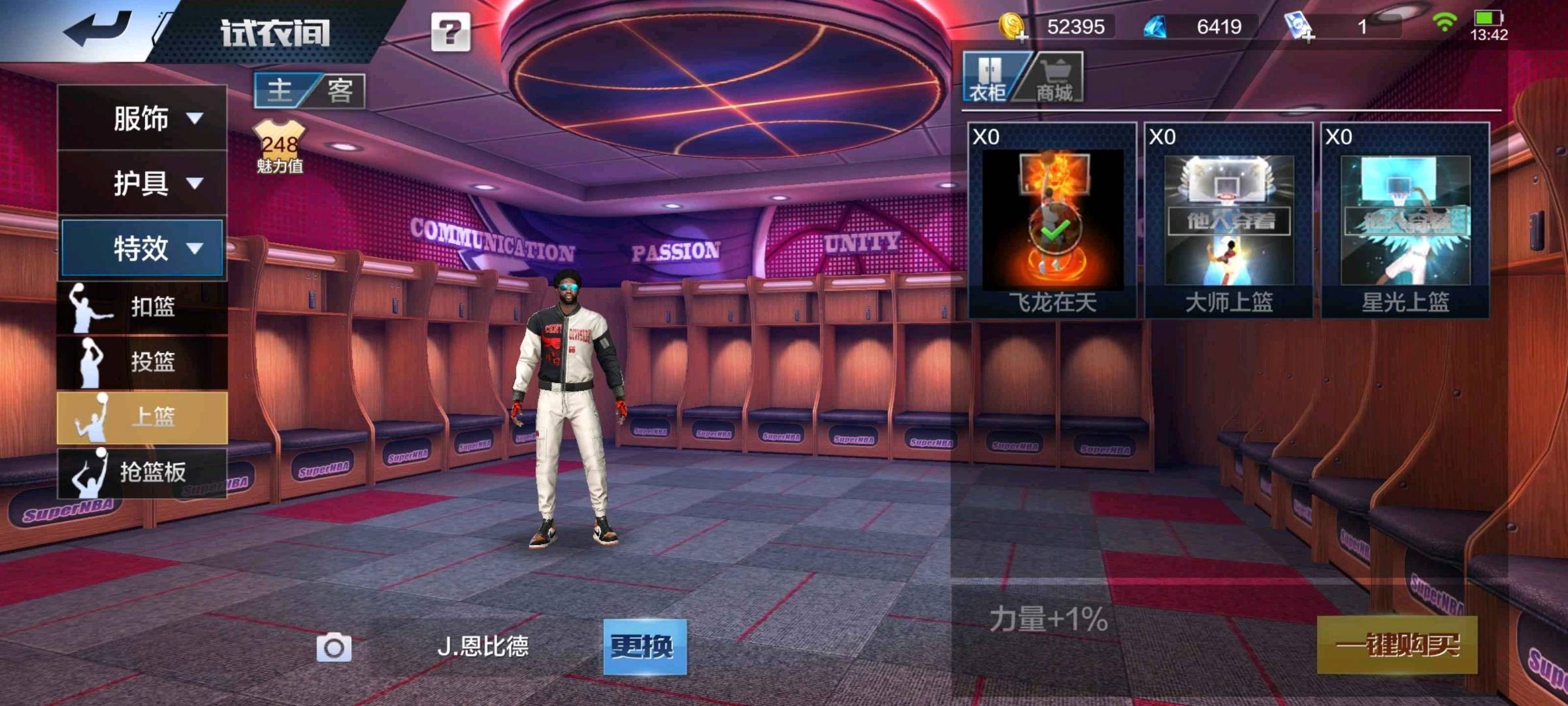Image resolution: width=1568 pixels, height=706 pixels.
Task: Collapse the 特效 effects dropdown
Action: 142,248
